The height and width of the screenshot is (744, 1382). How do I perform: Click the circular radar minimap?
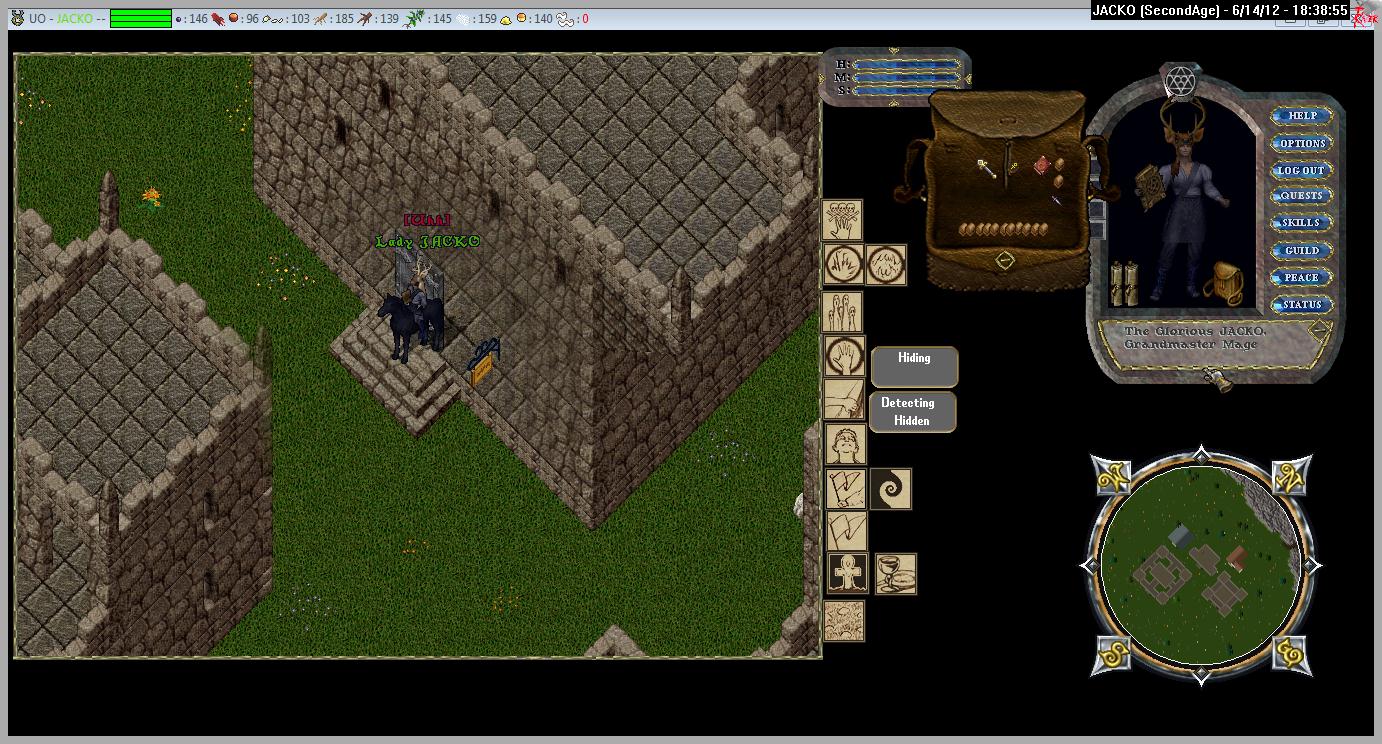1200,565
